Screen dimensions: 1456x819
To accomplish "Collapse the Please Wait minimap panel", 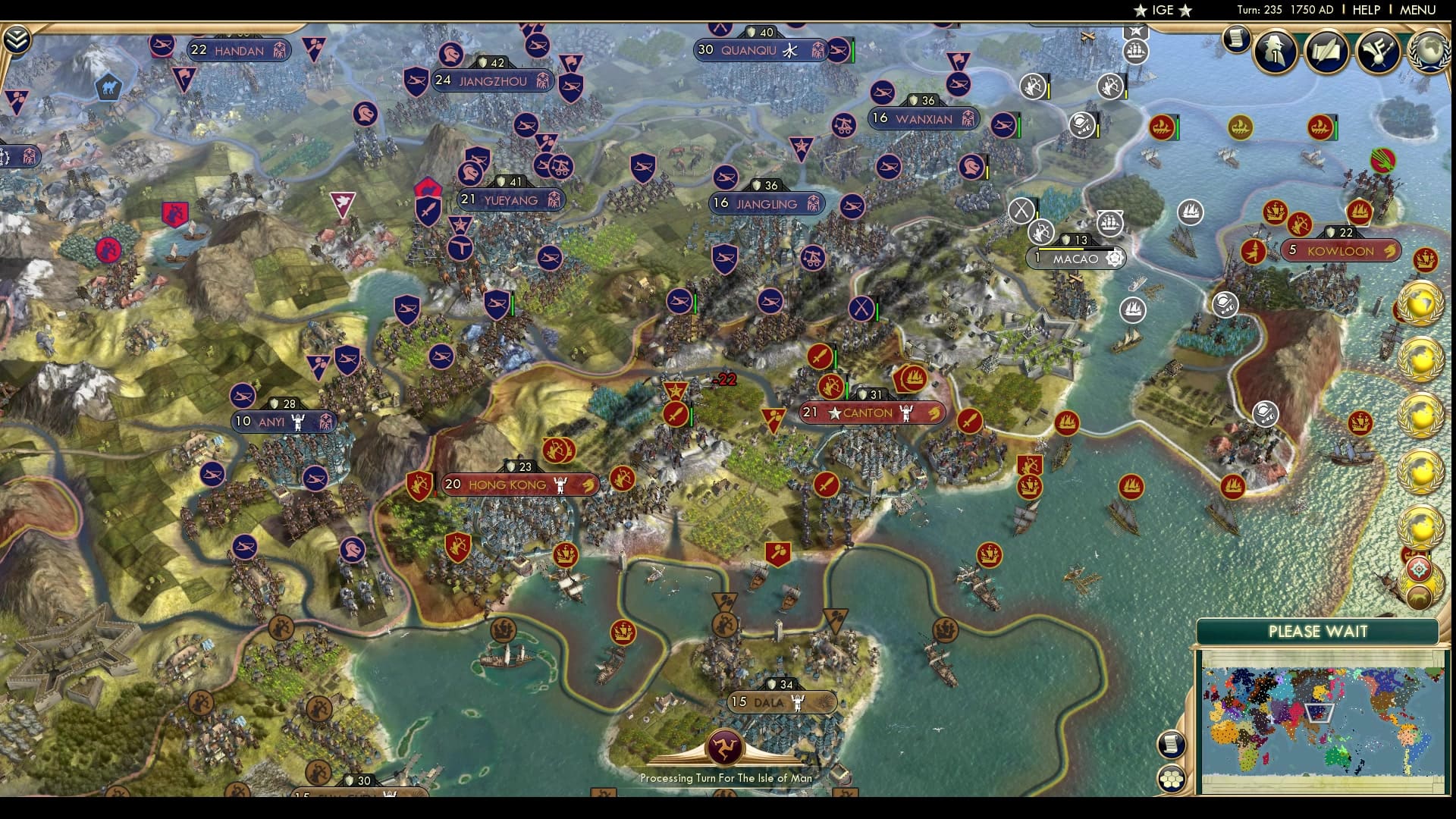I will 1318,631.
